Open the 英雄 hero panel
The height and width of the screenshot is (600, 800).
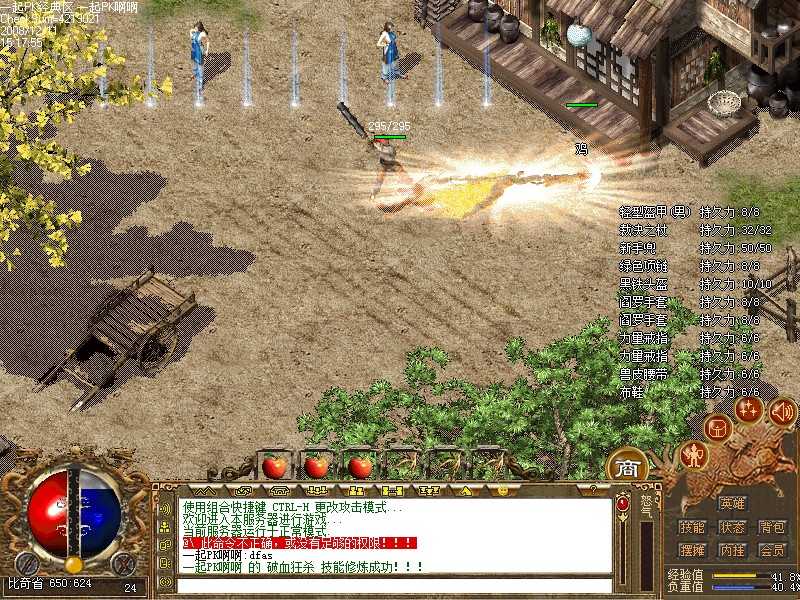732,503
